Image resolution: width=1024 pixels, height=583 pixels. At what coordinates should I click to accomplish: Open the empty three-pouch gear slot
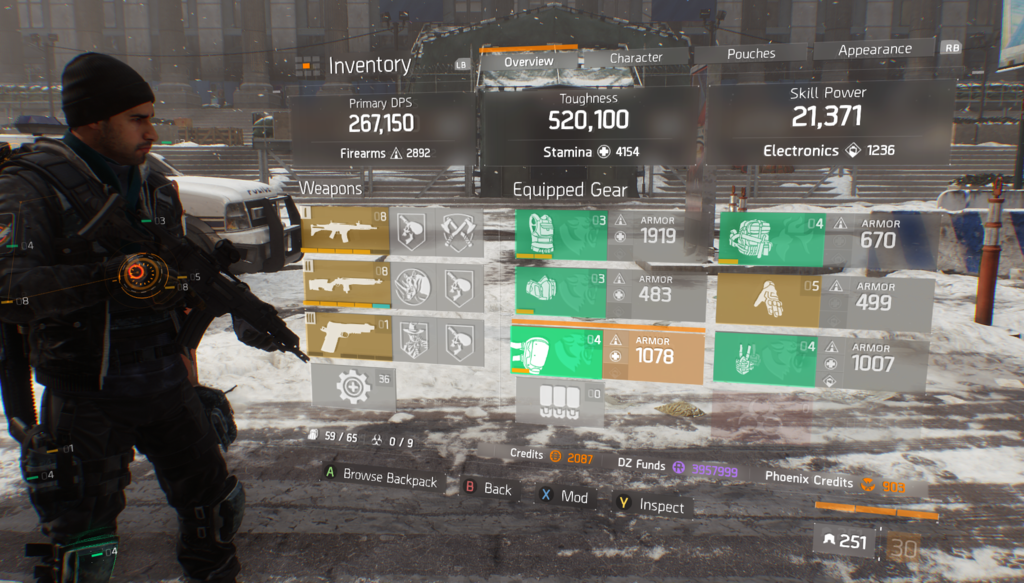(x=559, y=402)
